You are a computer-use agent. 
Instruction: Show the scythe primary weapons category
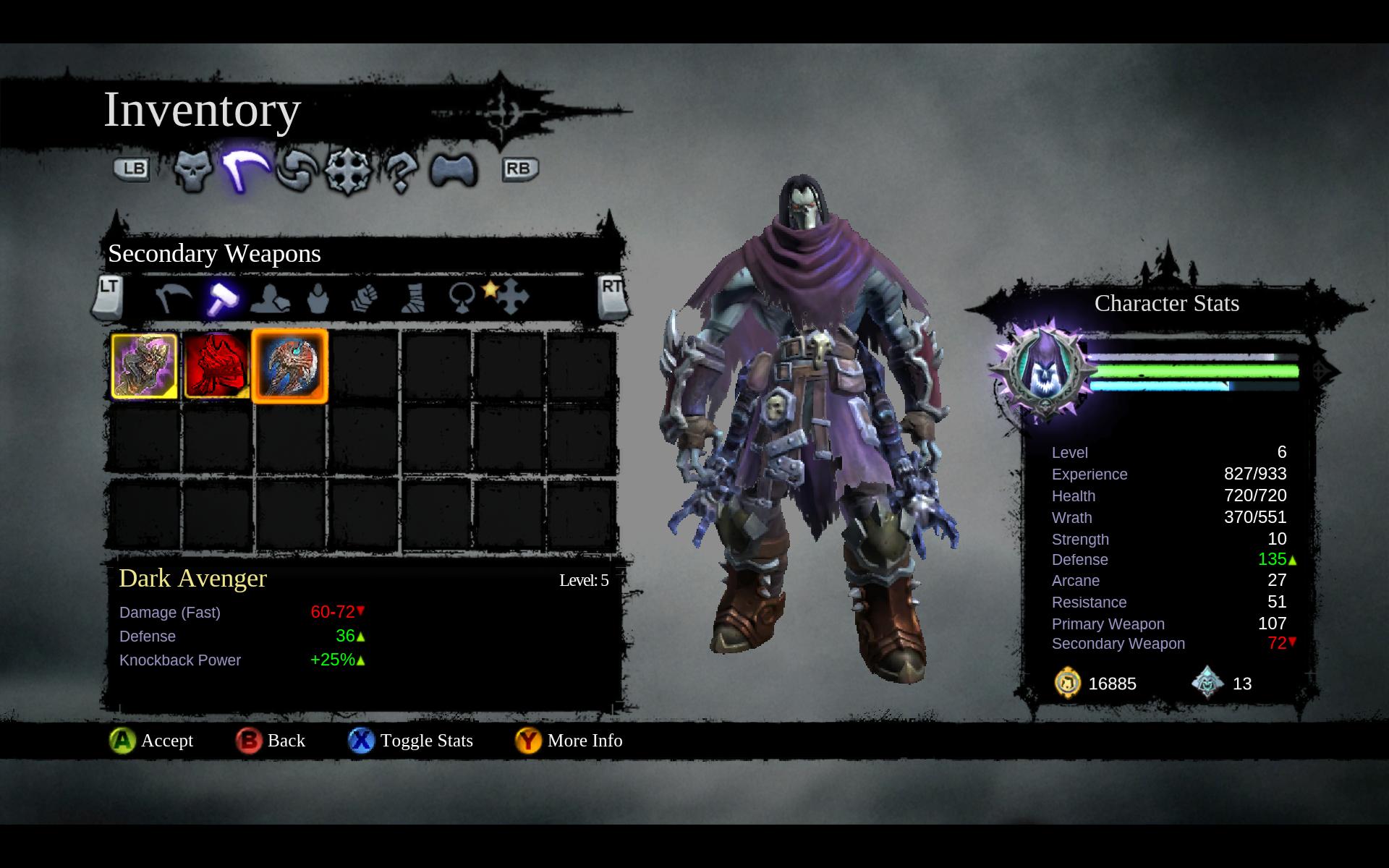click(x=174, y=297)
